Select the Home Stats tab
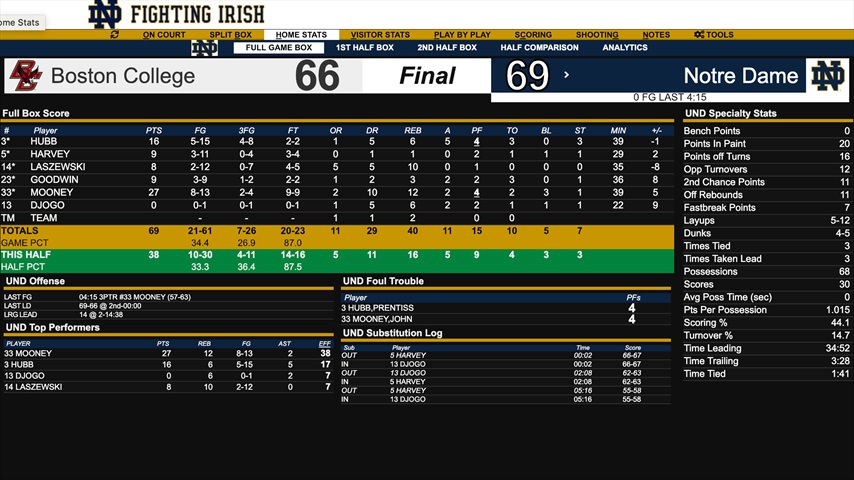The width and height of the screenshot is (854, 480). pyautogui.click(x=301, y=35)
